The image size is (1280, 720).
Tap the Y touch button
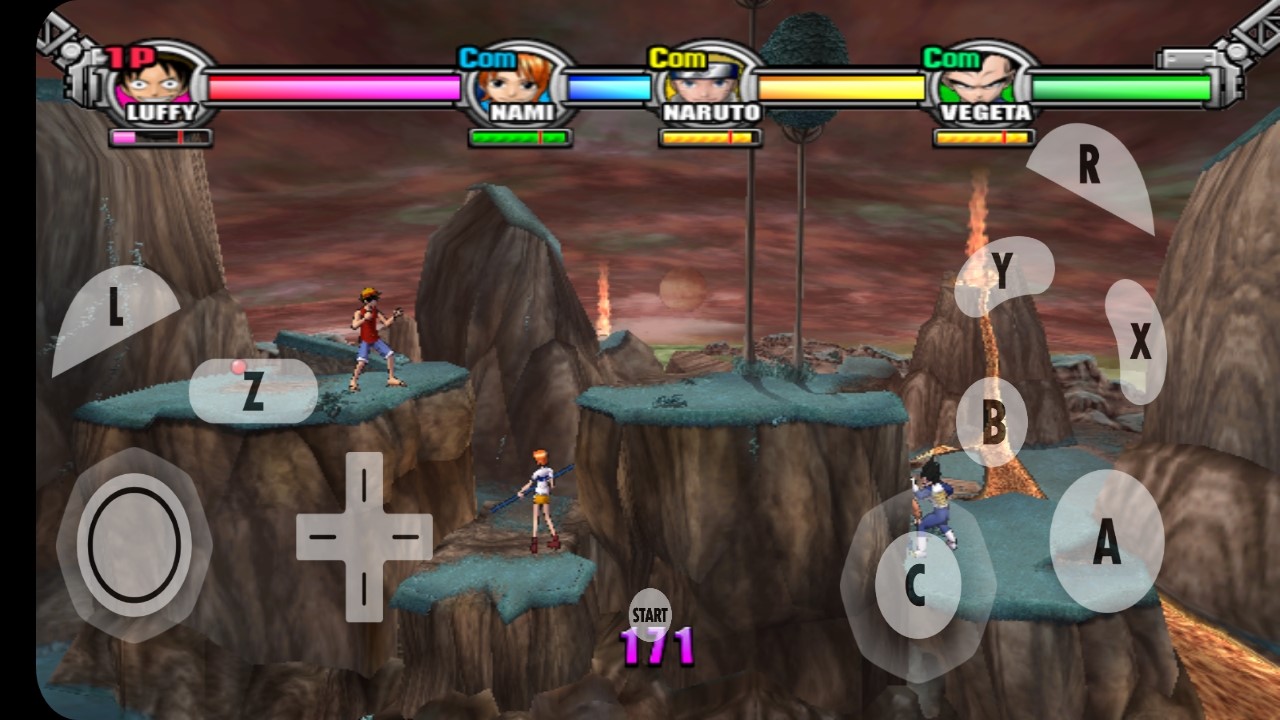coord(1002,271)
